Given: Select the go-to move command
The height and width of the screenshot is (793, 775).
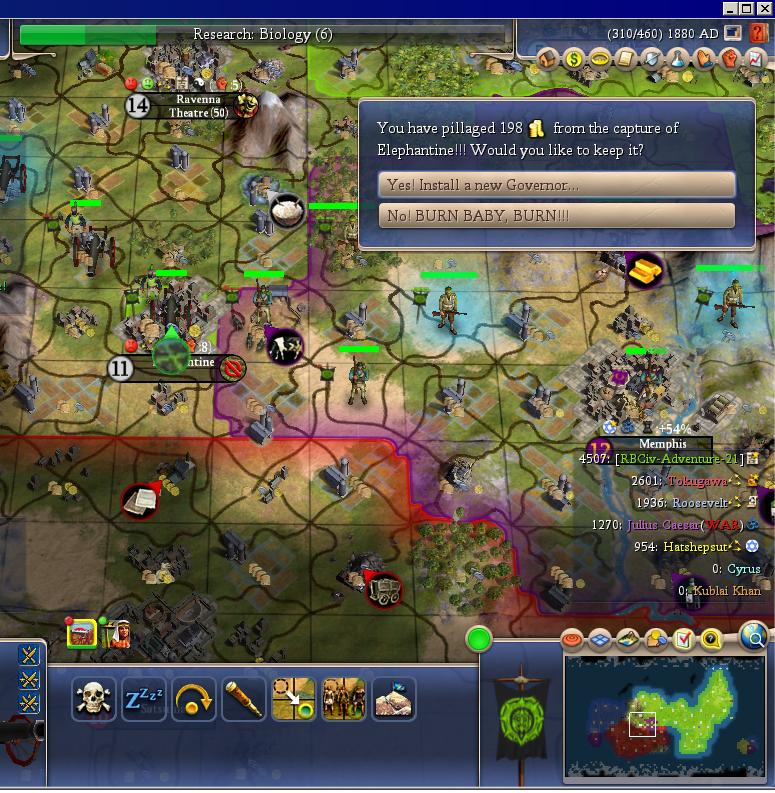Looking at the screenshot, I should (294, 699).
